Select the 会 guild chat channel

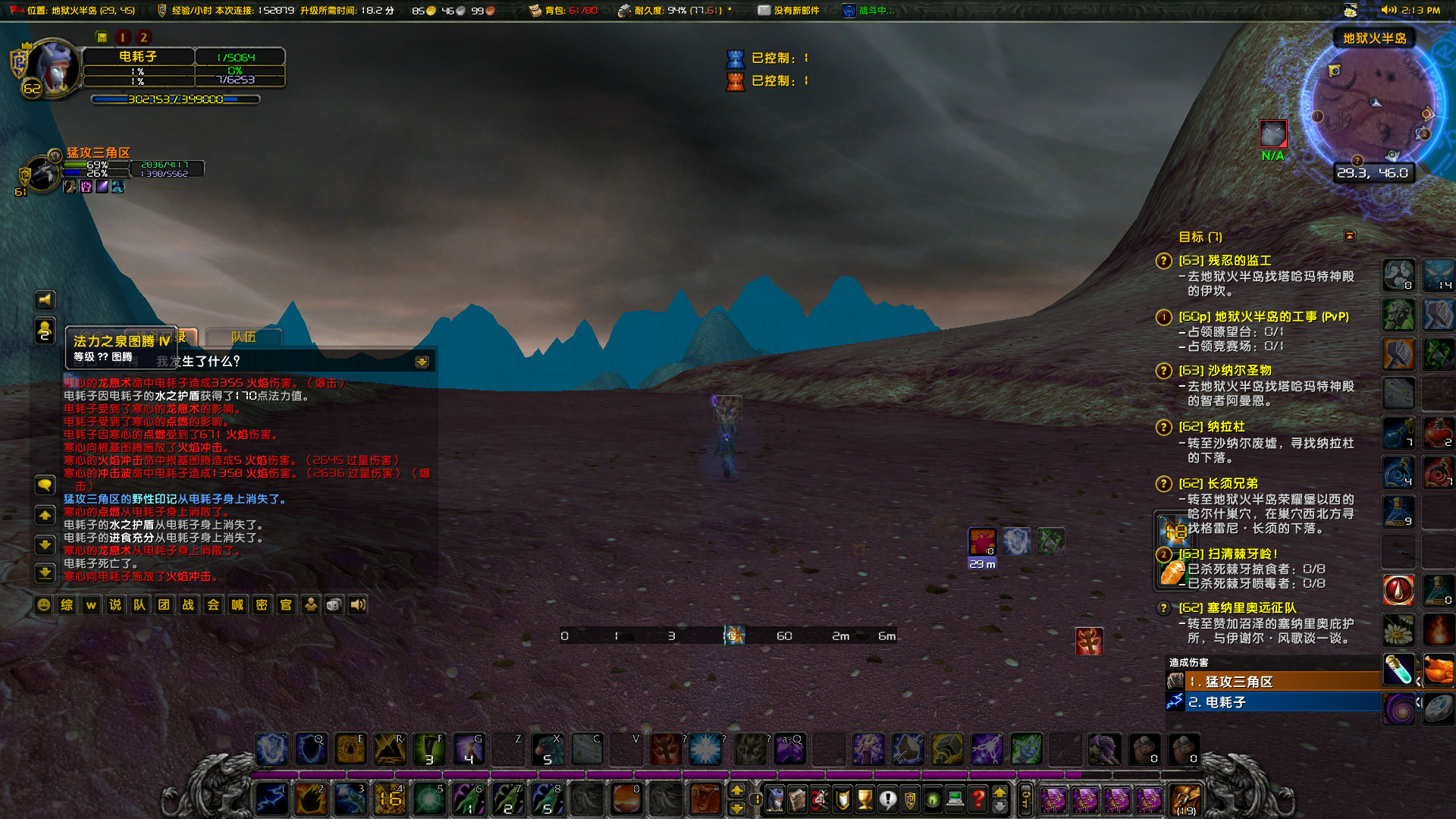tap(212, 605)
